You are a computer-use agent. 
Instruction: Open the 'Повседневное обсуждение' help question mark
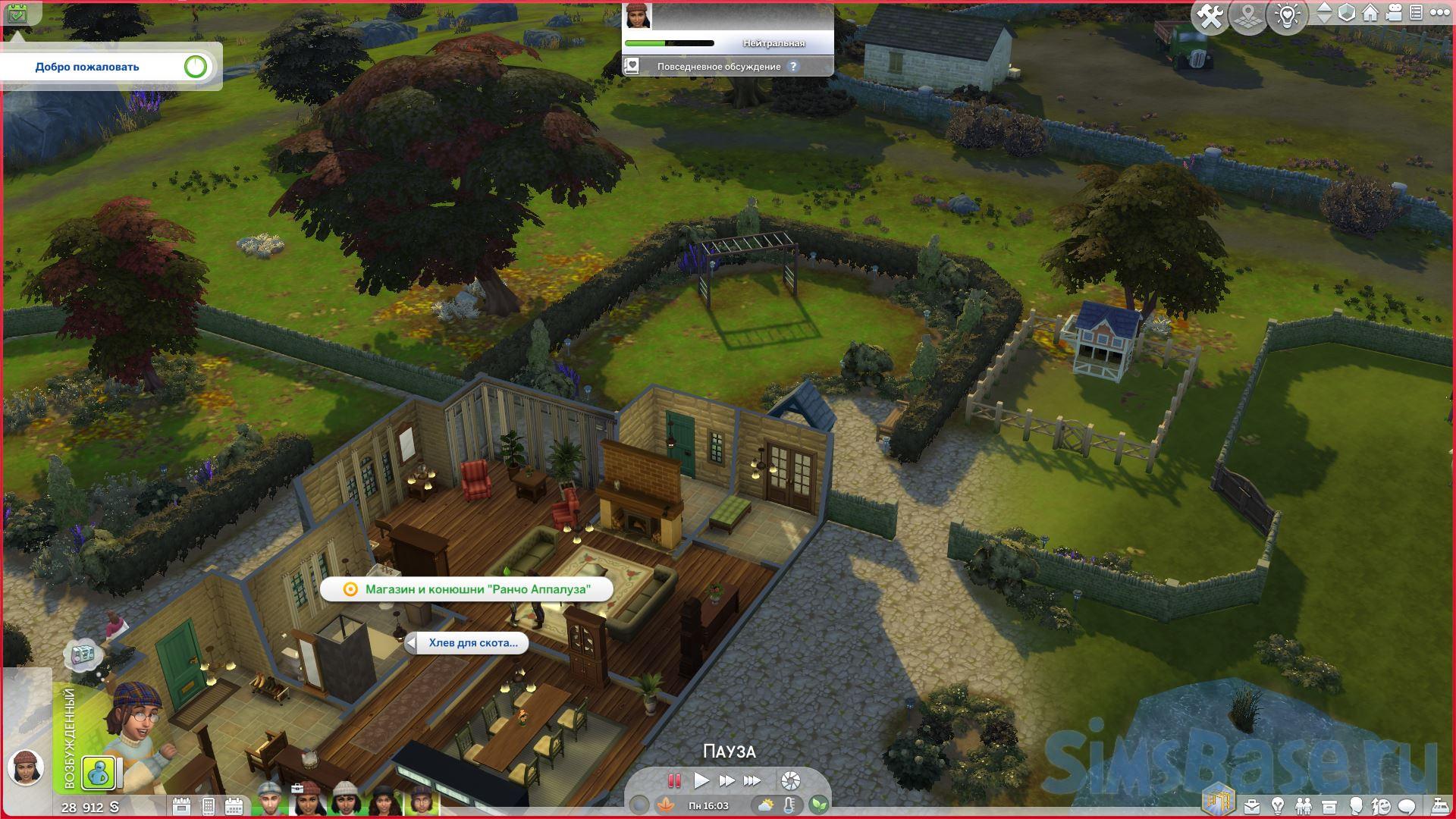point(793,67)
